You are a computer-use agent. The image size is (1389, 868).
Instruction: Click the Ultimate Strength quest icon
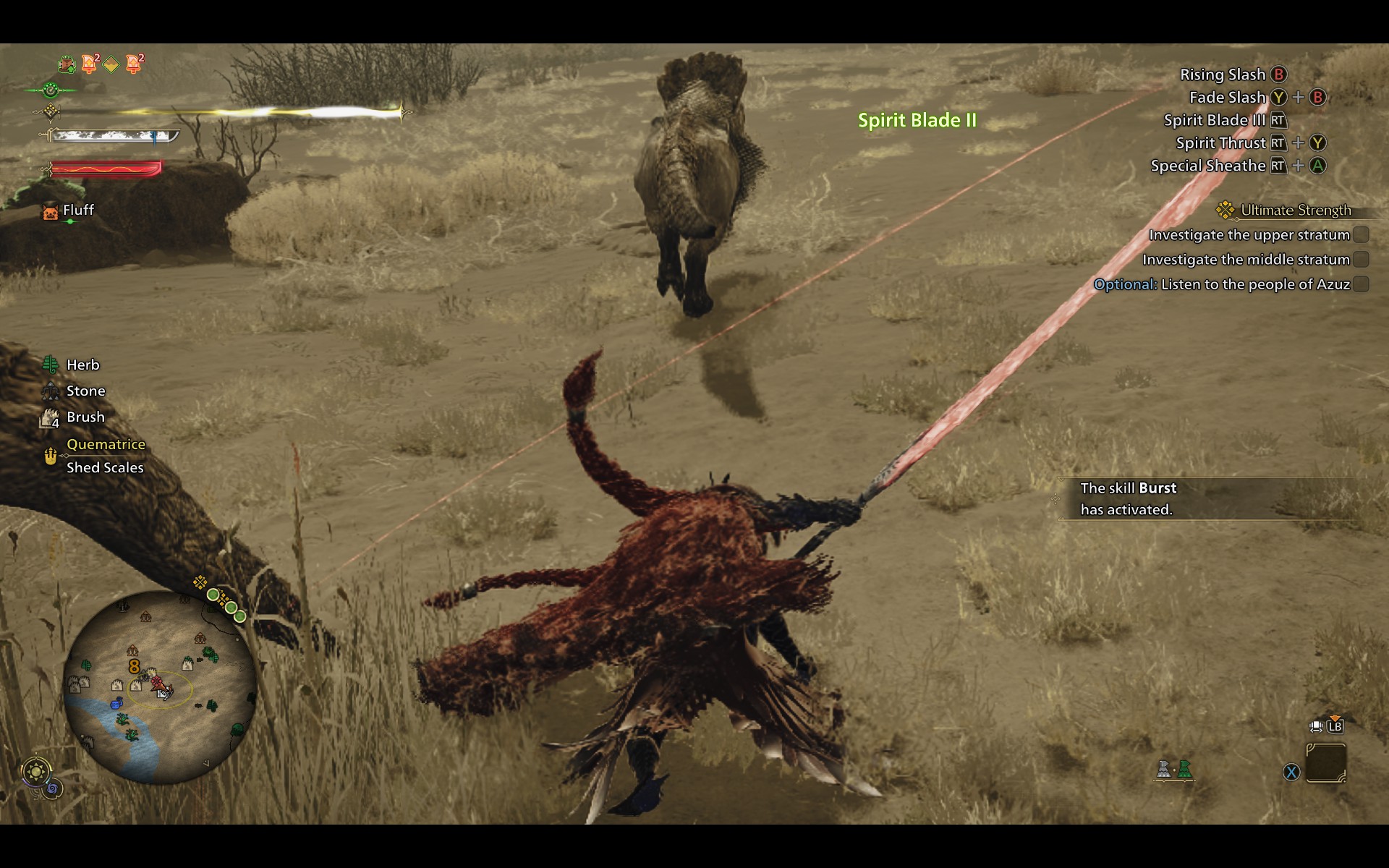(x=1224, y=210)
